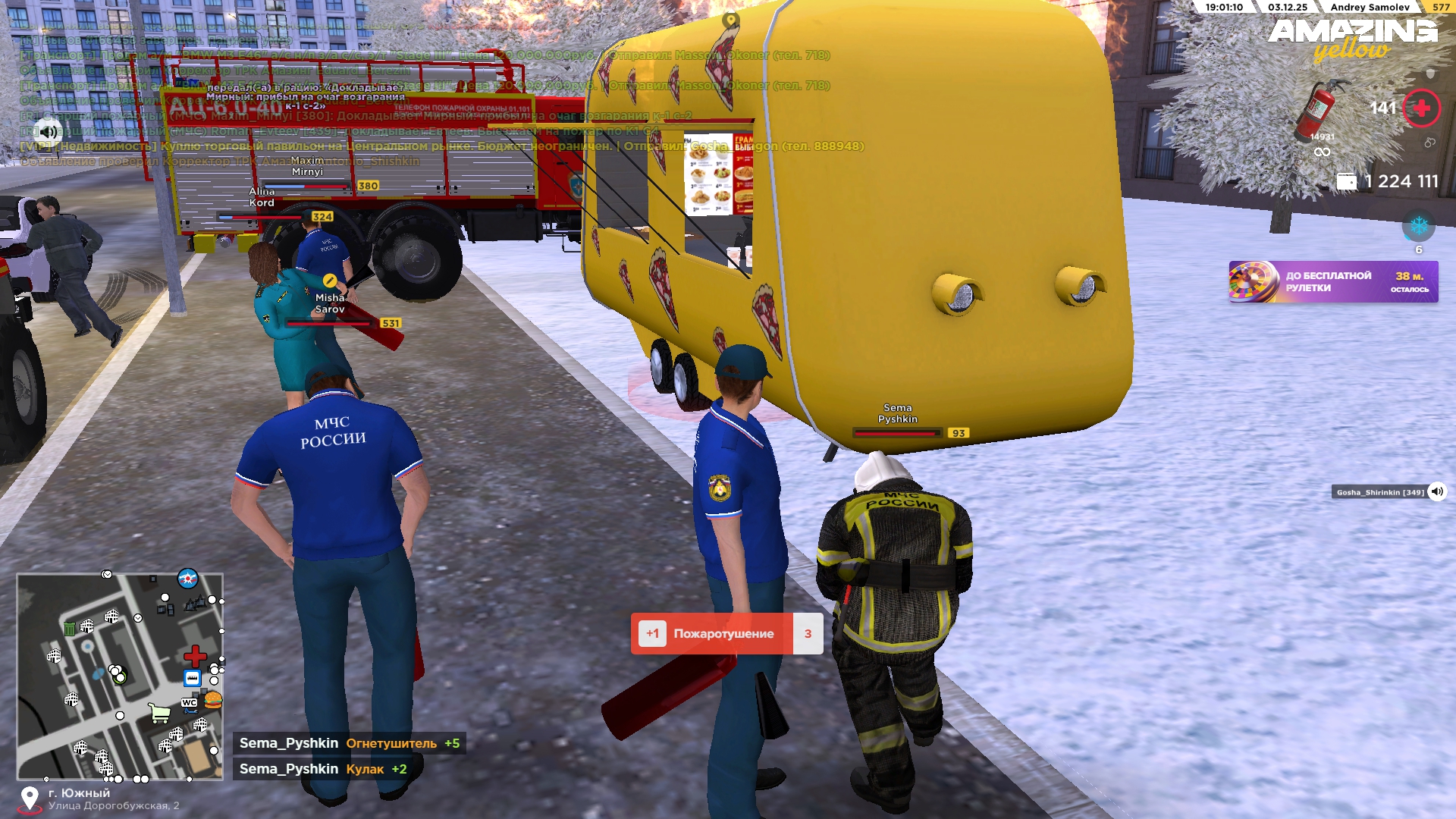Click the red health cross icon
Viewport: 1456px width, 819px height.
(x=1421, y=108)
